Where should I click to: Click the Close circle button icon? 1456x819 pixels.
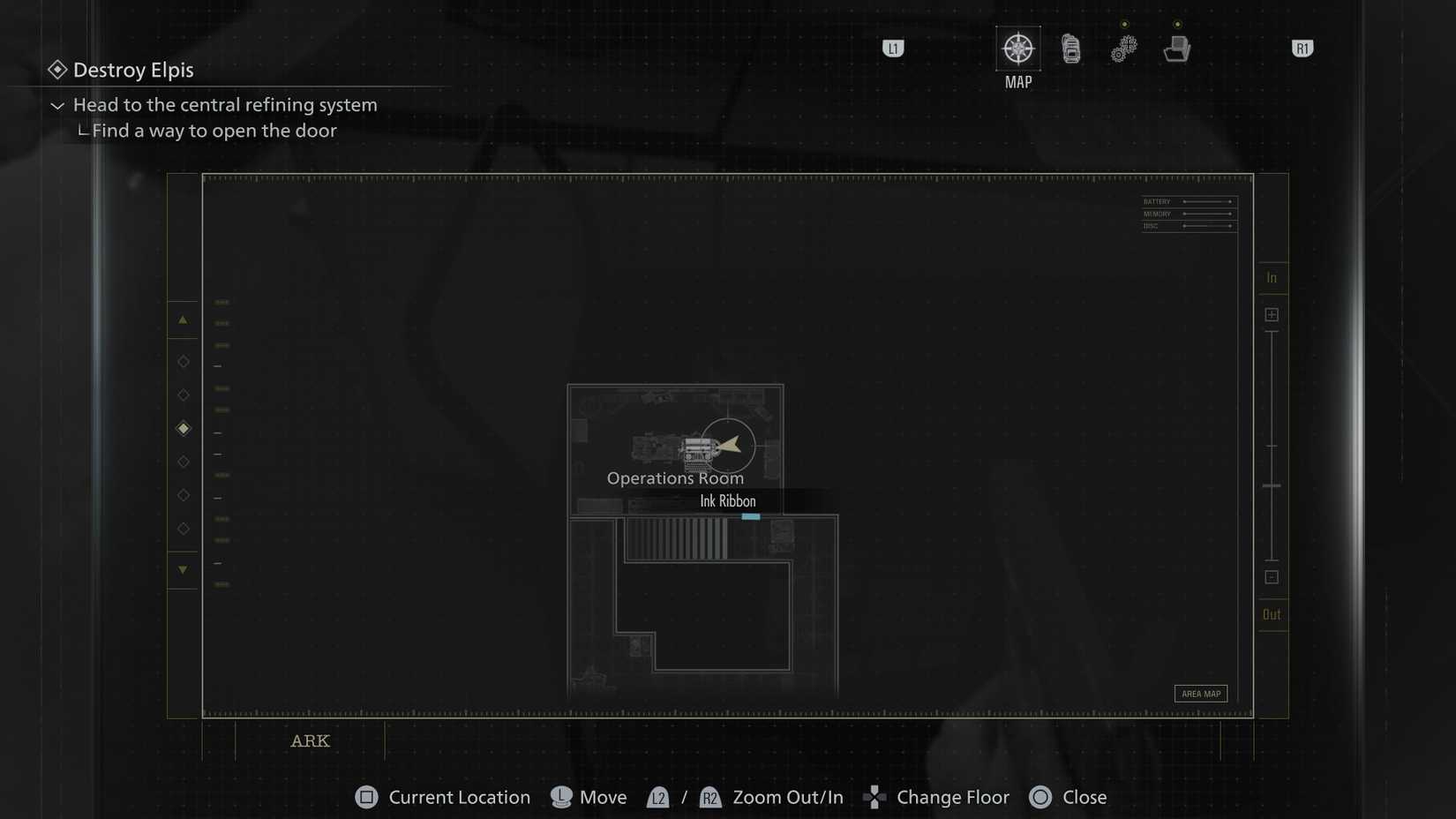pos(1040,797)
